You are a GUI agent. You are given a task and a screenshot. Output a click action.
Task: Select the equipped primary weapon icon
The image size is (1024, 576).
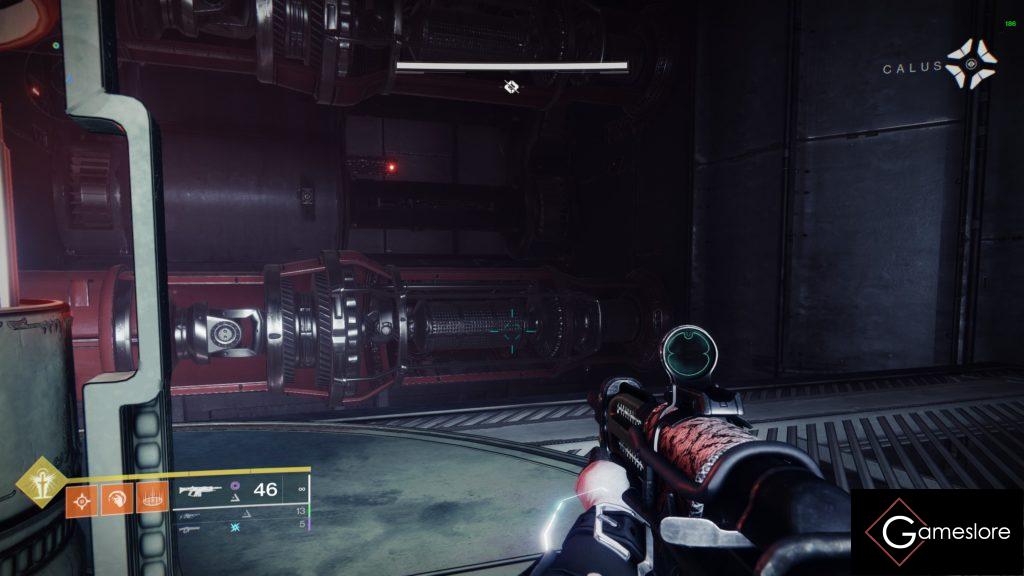tap(197, 490)
